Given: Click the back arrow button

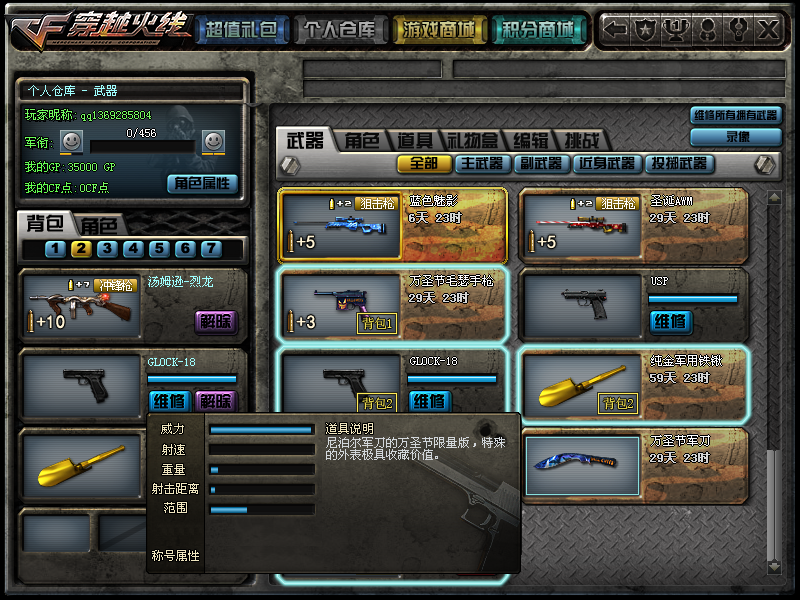Looking at the screenshot, I should click(x=617, y=30).
